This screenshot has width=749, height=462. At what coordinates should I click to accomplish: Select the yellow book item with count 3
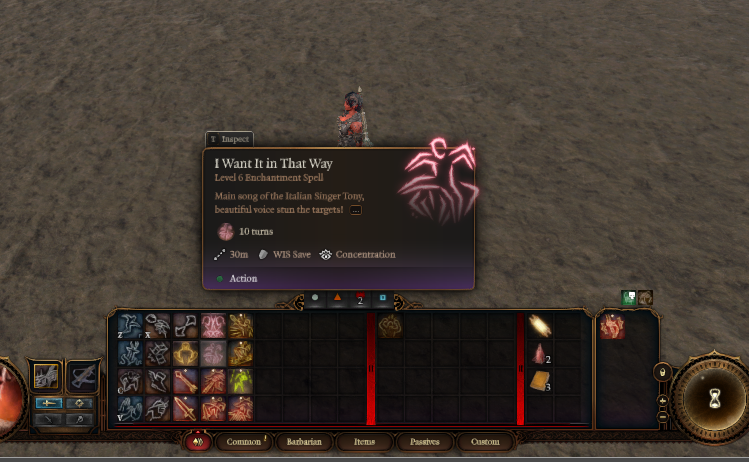click(x=540, y=381)
